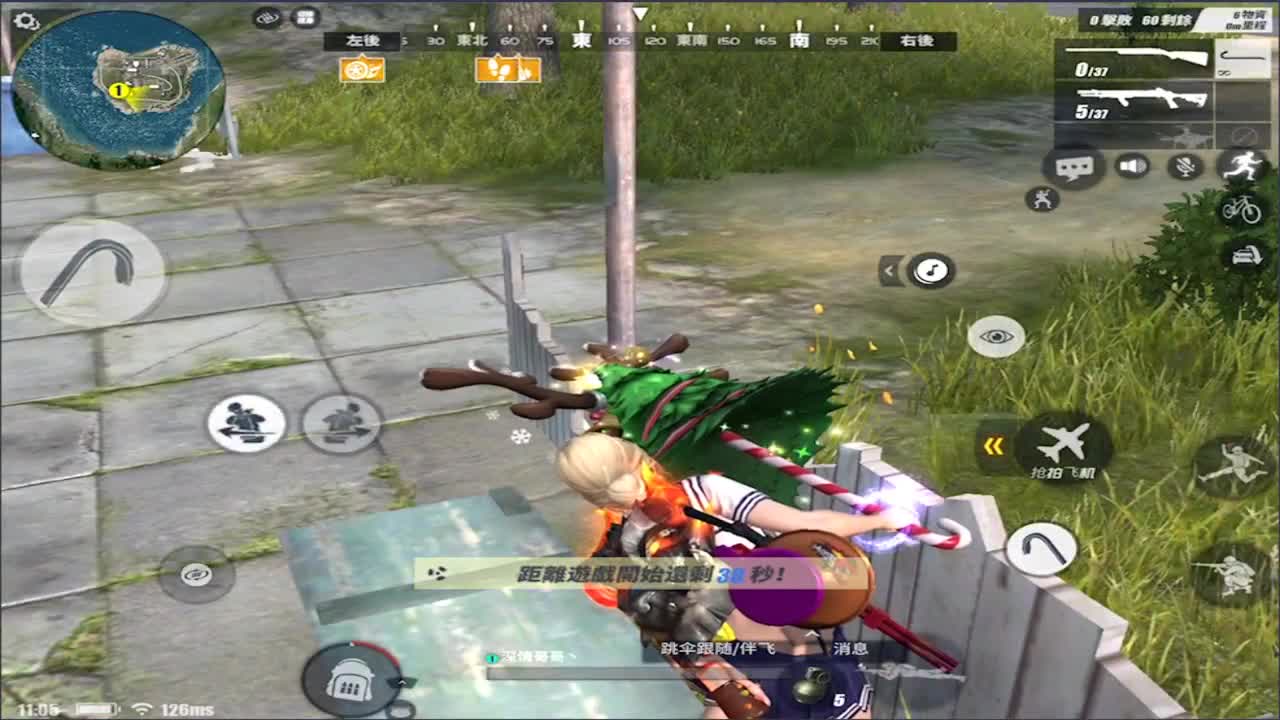Open the chat message bubble icon

(1073, 167)
